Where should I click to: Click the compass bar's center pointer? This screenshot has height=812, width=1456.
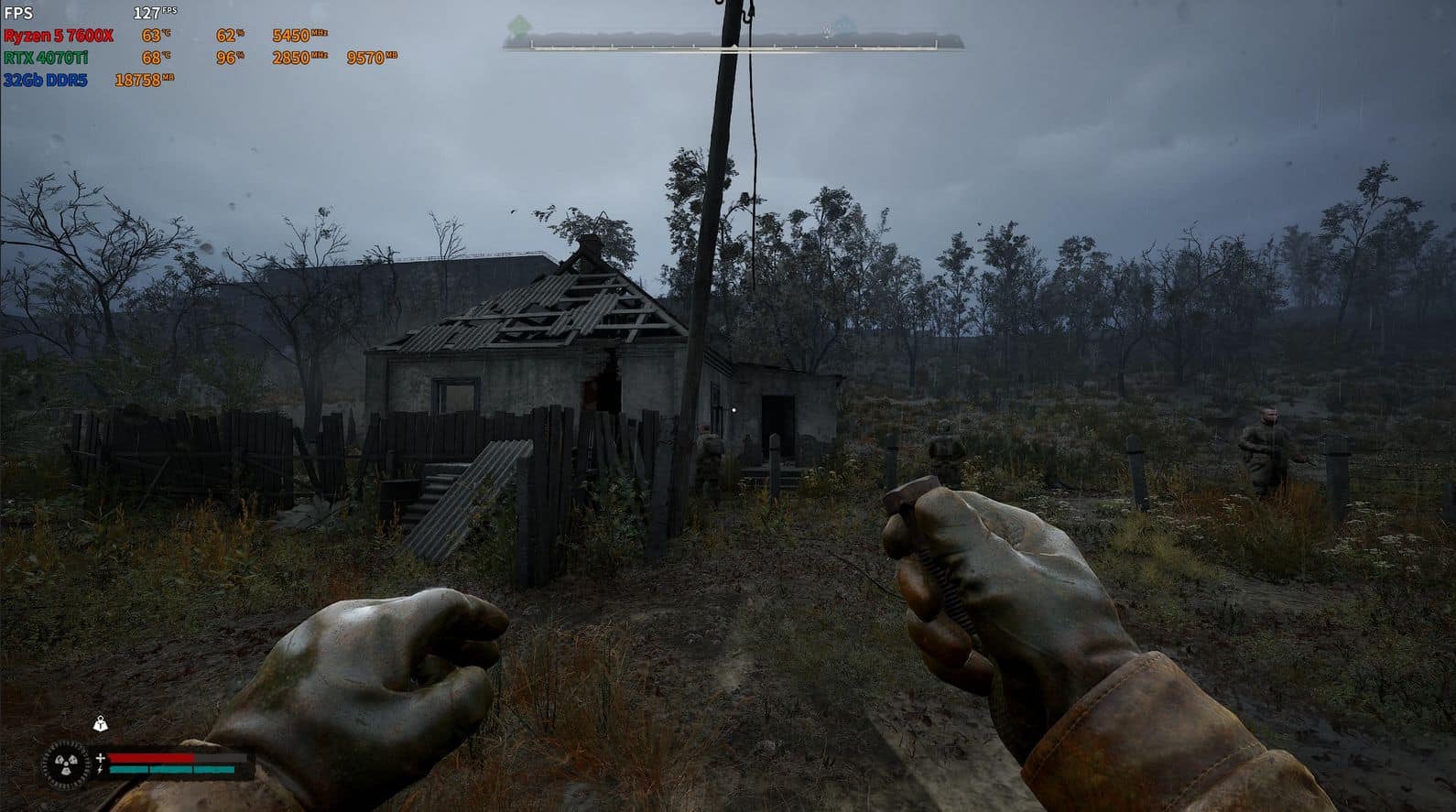click(x=733, y=45)
